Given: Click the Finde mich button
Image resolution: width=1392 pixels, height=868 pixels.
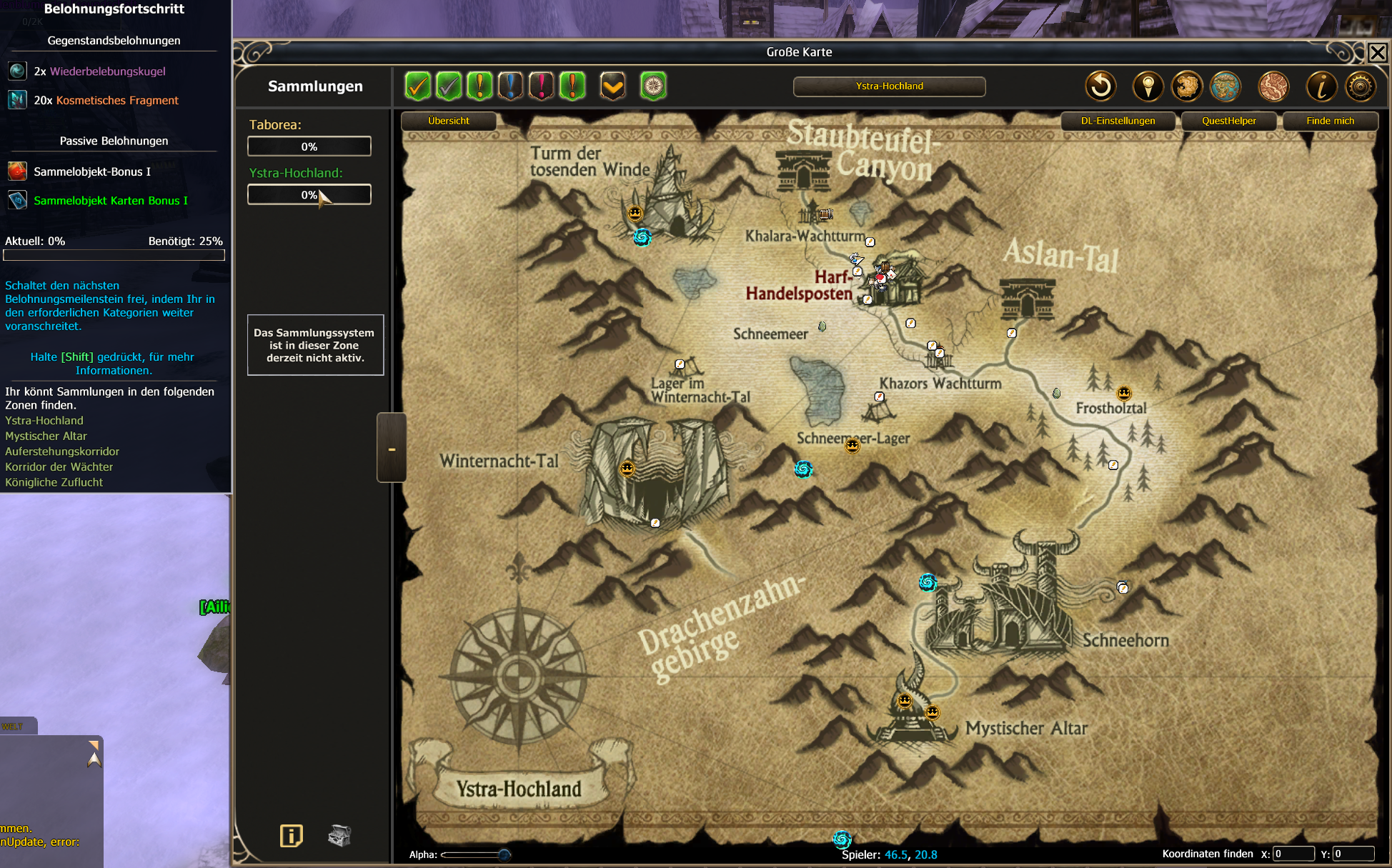Looking at the screenshot, I should click(1330, 121).
